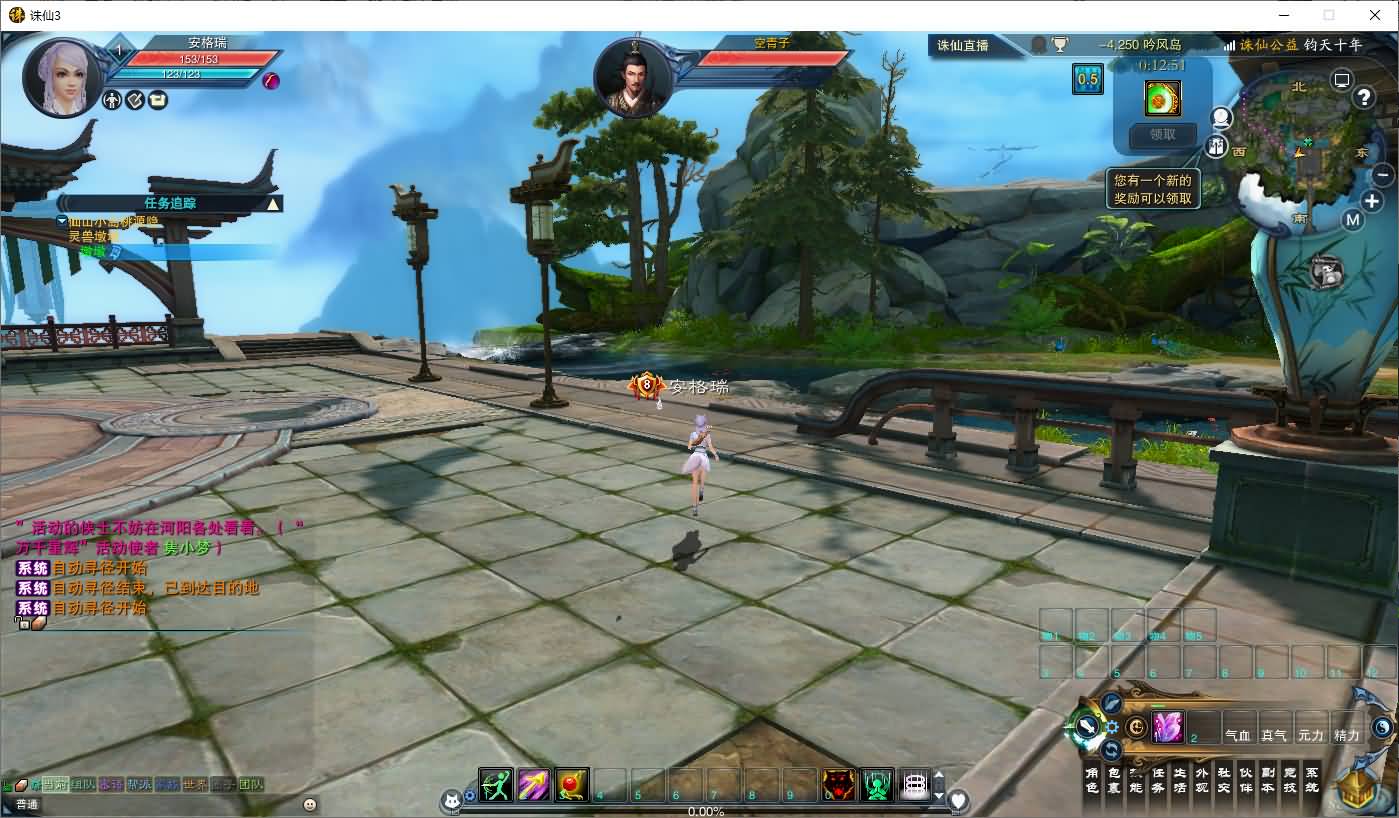1399x818 pixels.
Task: Use the purple arrow skill
Action: (533, 785)
